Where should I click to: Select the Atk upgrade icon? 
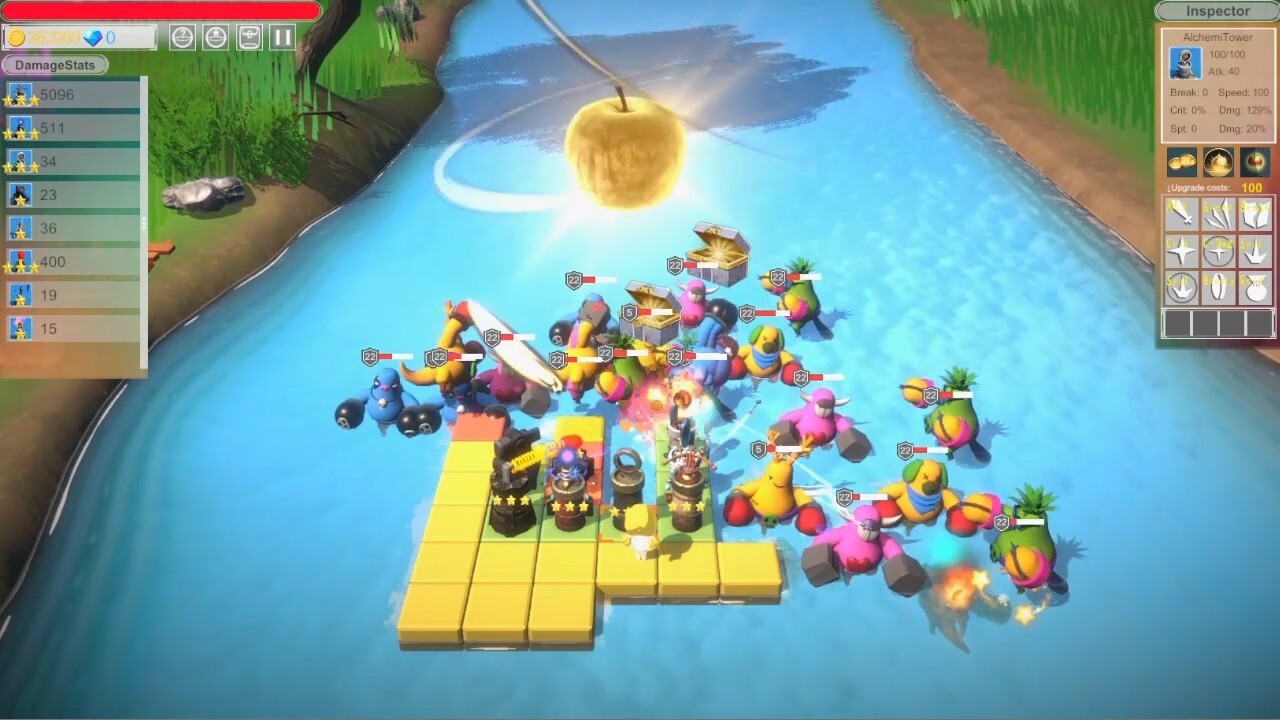pyautogui.click(x=1180, y=214)
